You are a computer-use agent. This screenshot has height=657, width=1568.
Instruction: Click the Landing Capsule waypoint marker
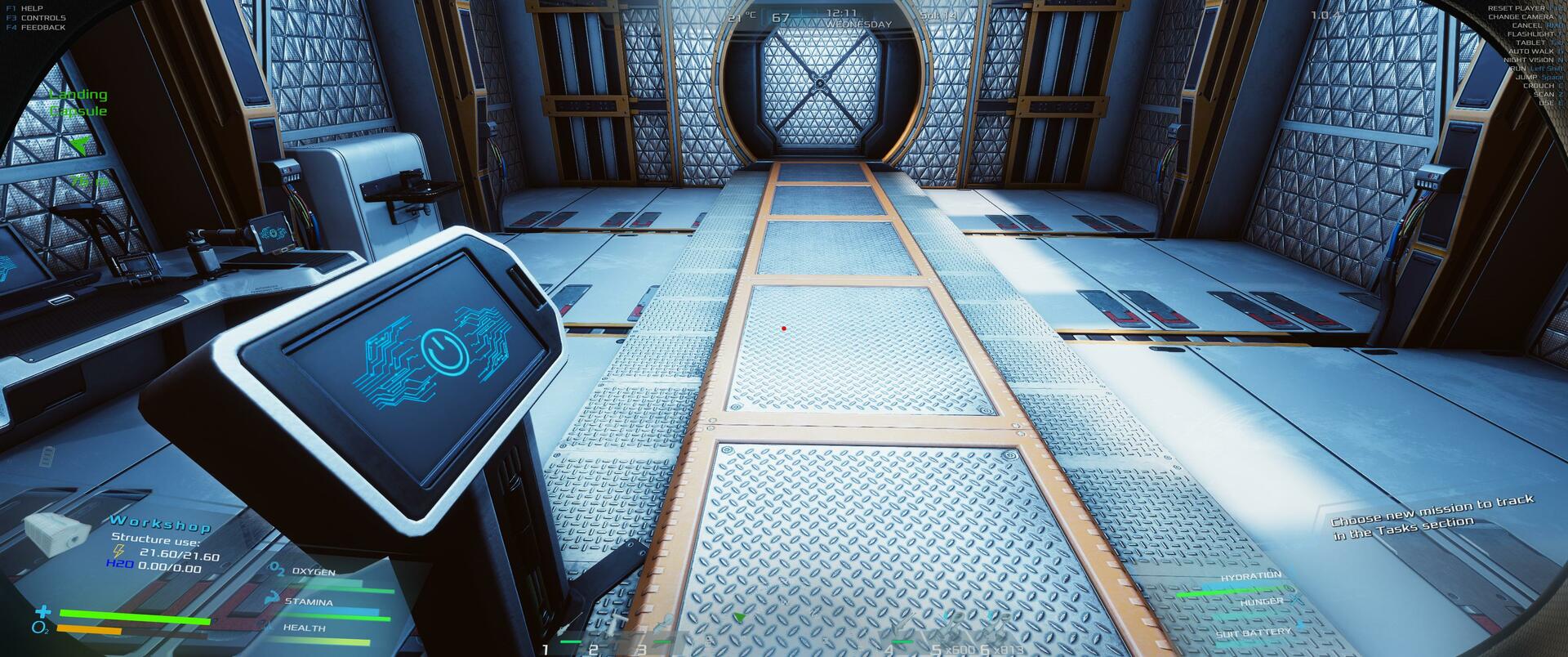pyautogui.click(x=79, y=145)
